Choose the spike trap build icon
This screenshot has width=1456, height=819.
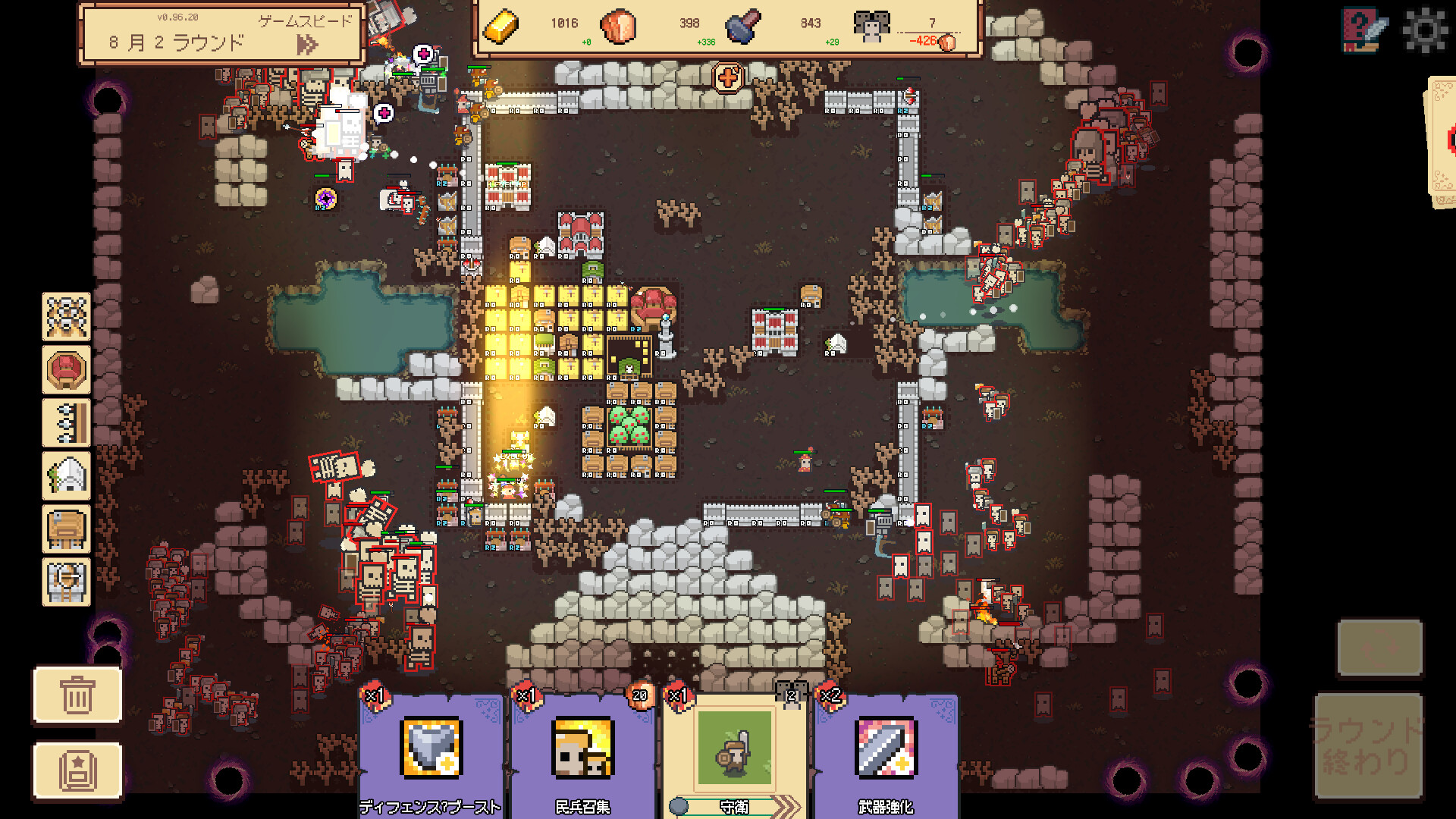(x=67, y=423)
